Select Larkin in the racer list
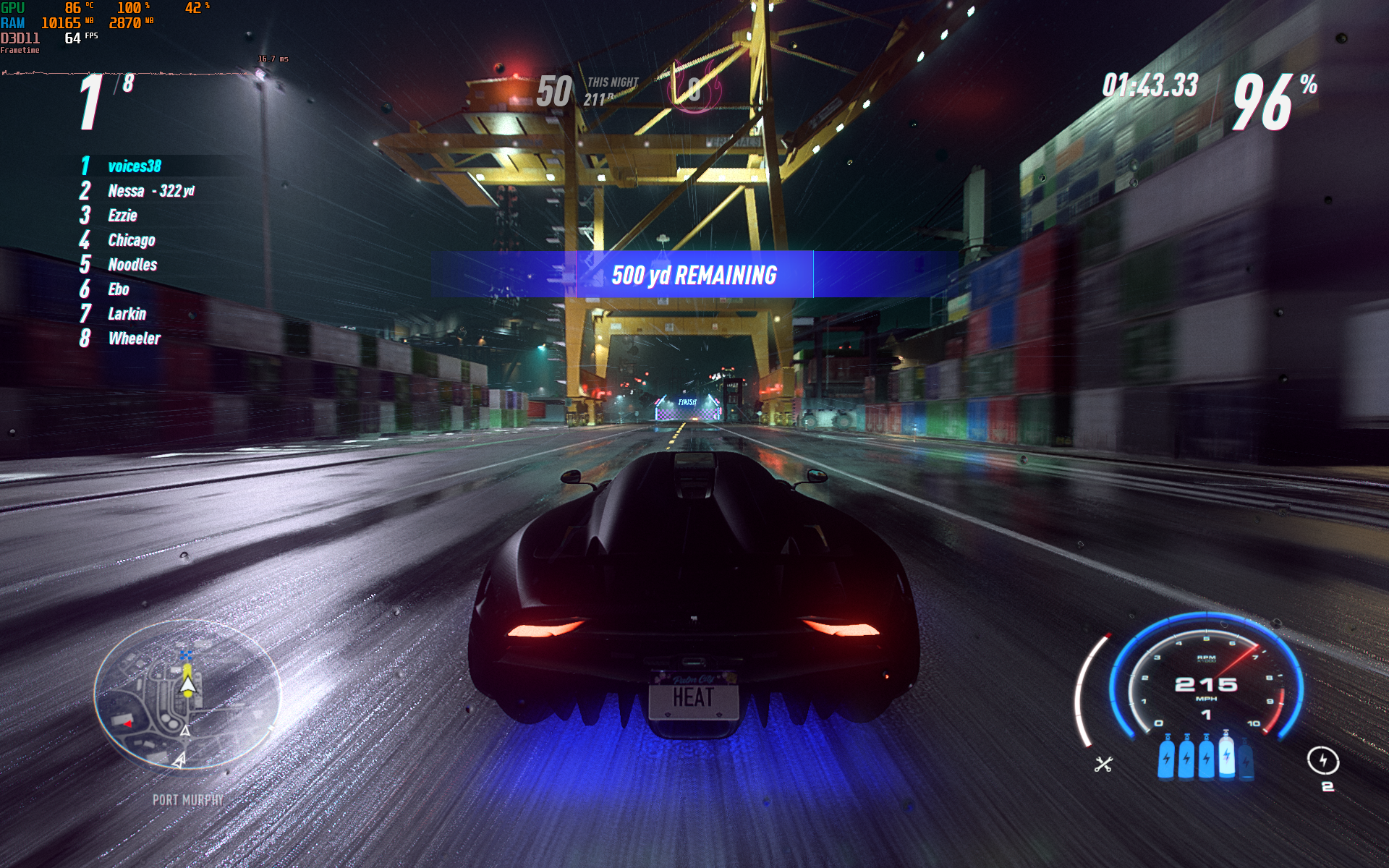 click(127, 314)
